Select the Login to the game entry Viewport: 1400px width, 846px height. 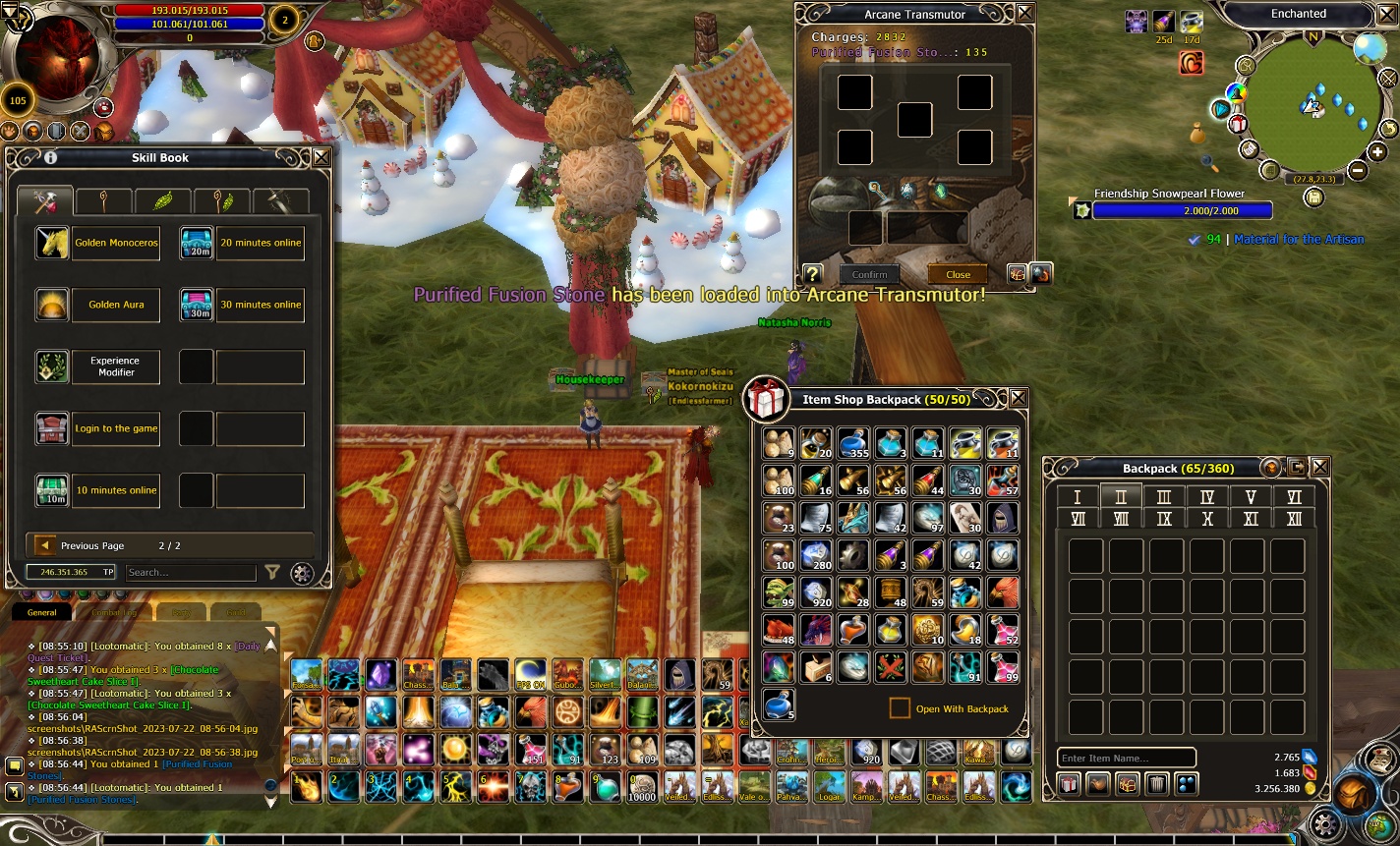point(116,428)
